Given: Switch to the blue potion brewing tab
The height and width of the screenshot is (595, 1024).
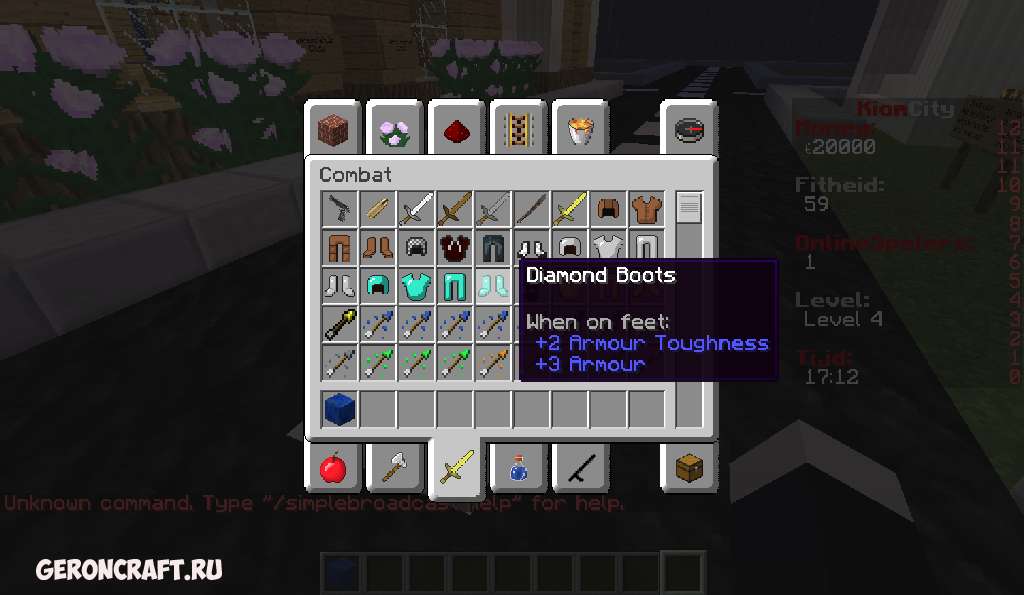Looking at the screenshot, I should coord(519,466).
